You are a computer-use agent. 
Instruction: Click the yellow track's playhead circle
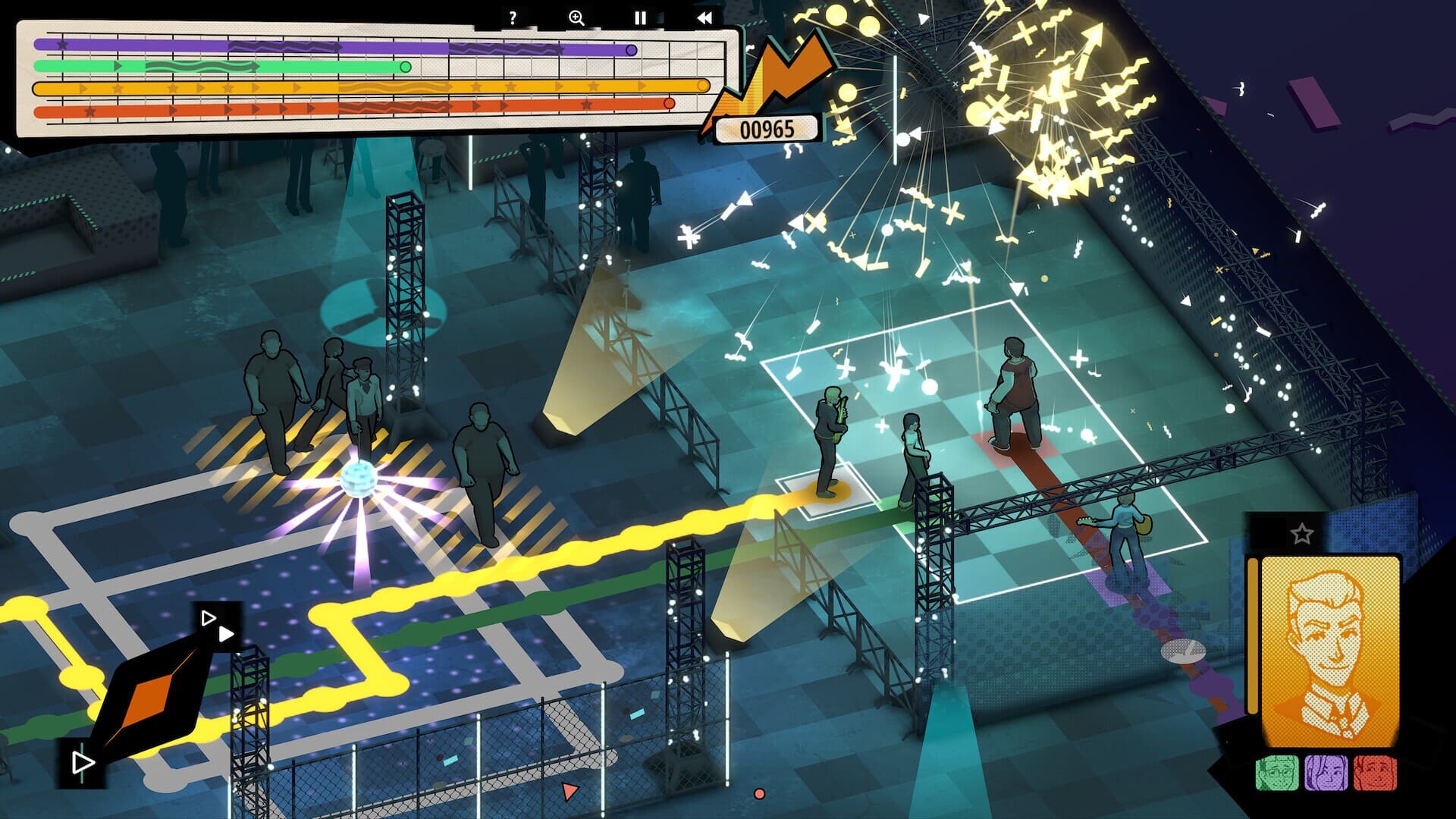703,86
